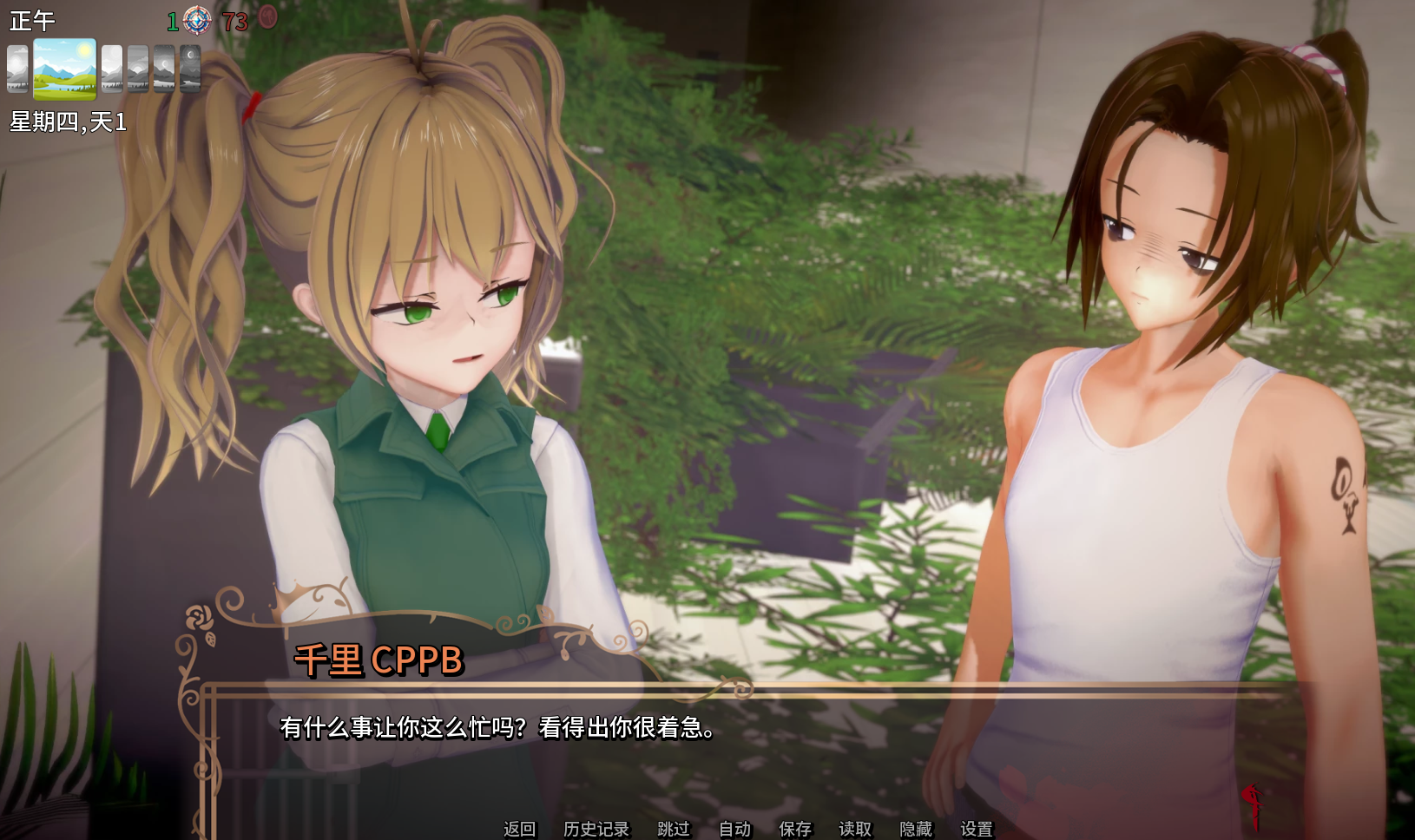1415x840 pixels.
Task: Open the 历史记录 dialogue history log
Action: click(596, 829)
